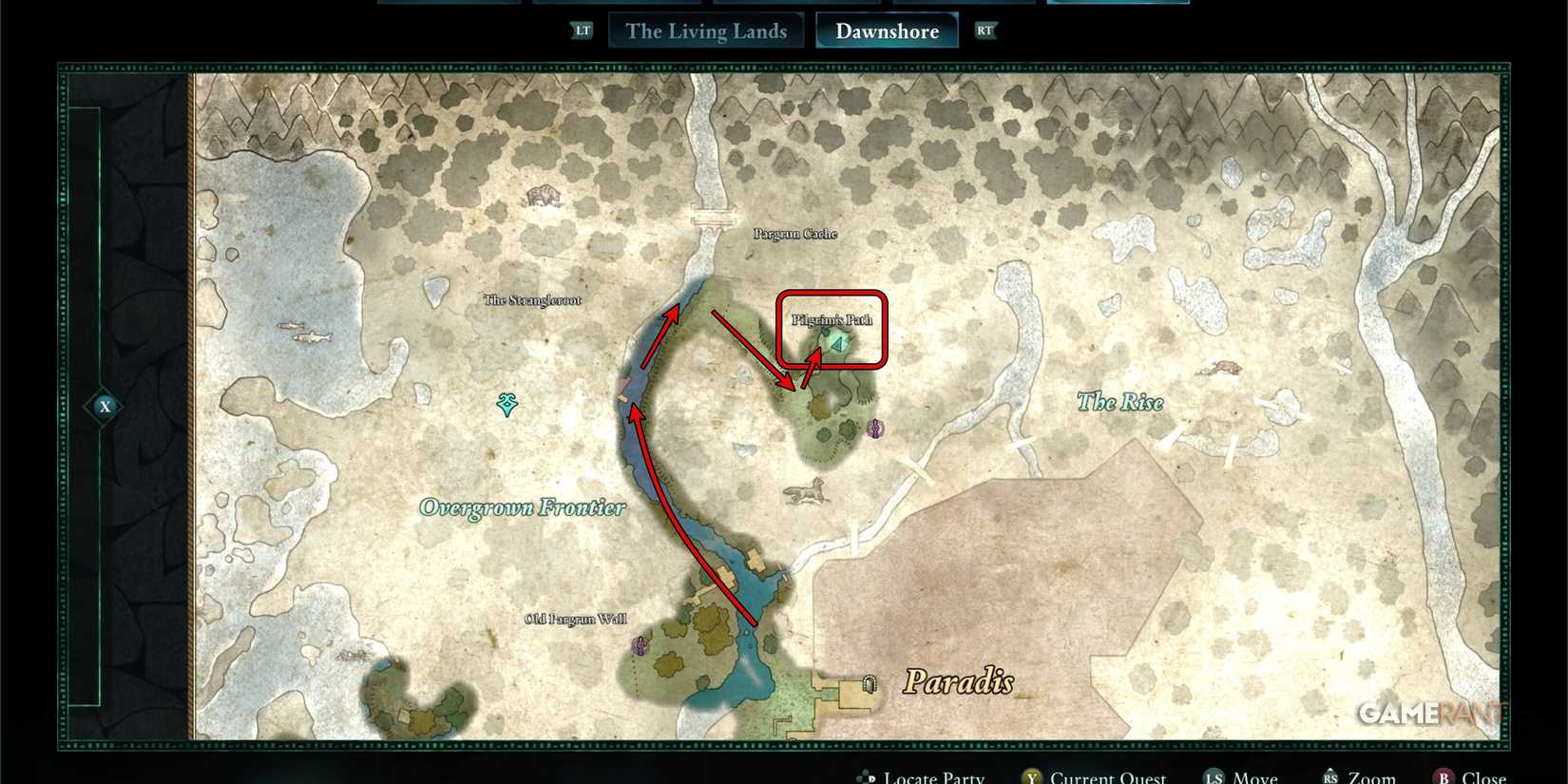Screen dimensions: 1568x784
Task: Activate the Locate Party command
Action: (933, 776)
